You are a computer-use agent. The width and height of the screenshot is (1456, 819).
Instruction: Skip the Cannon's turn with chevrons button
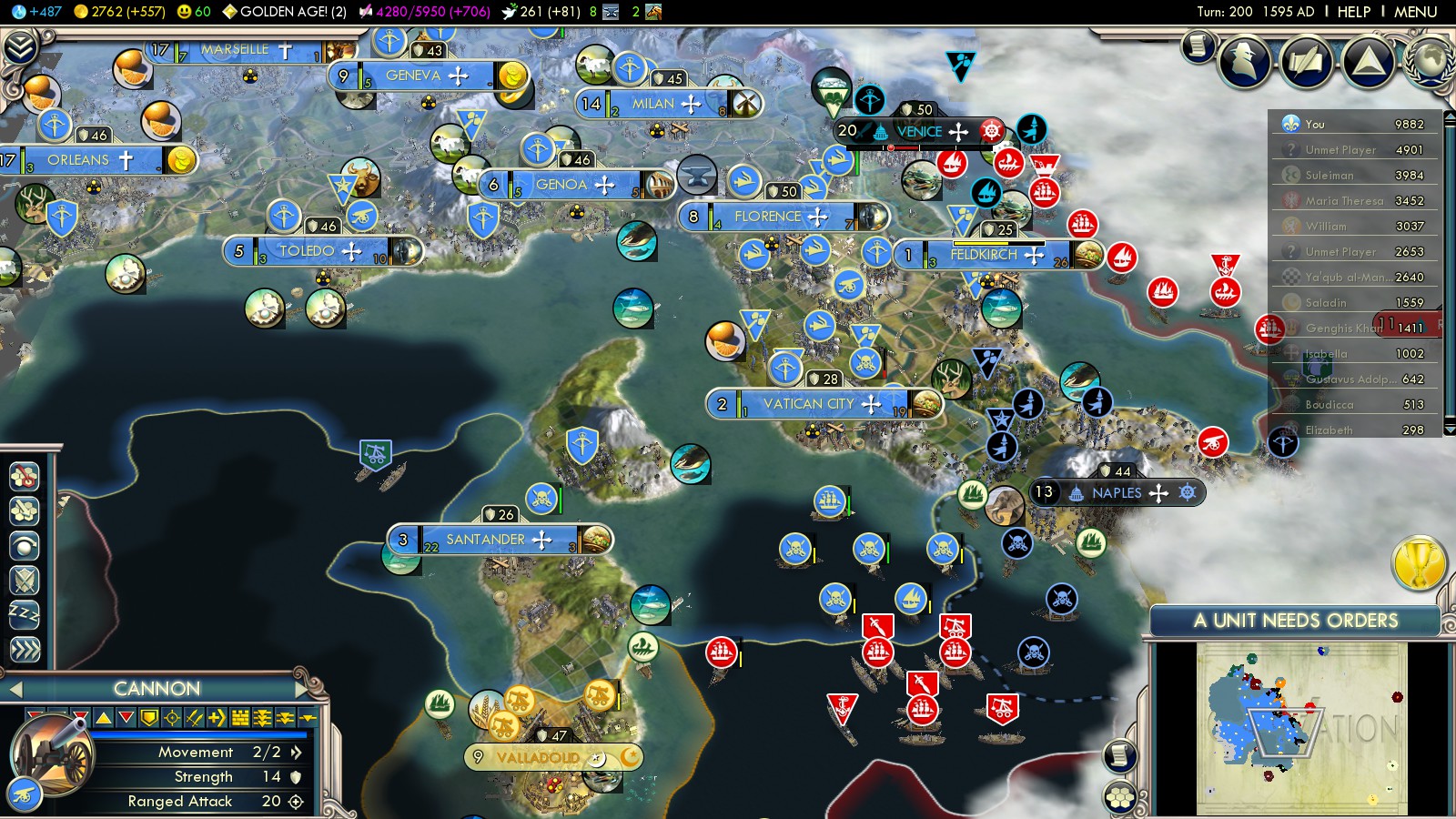[x=25, y=649]
